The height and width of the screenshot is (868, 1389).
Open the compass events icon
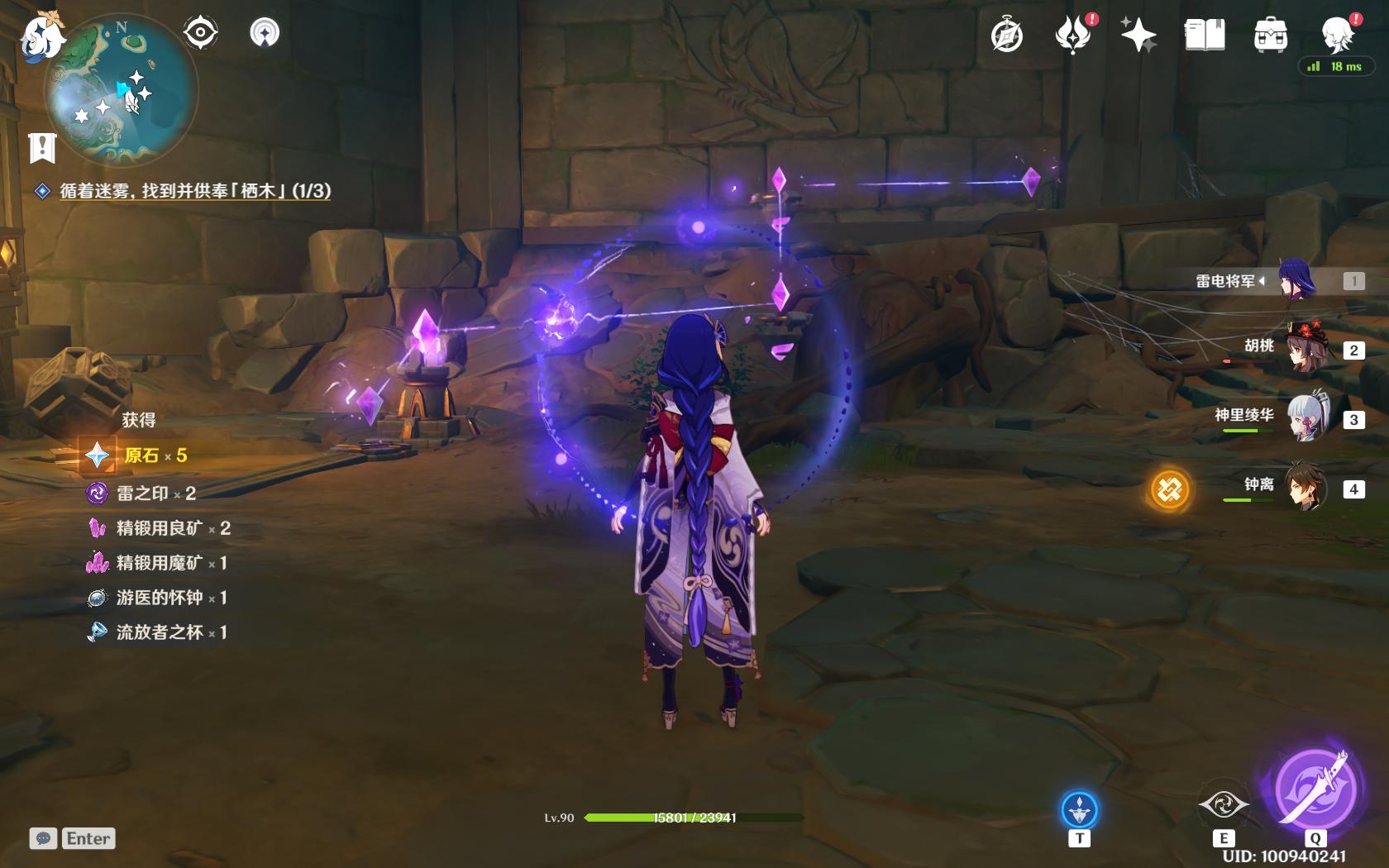pos(1007,36)
